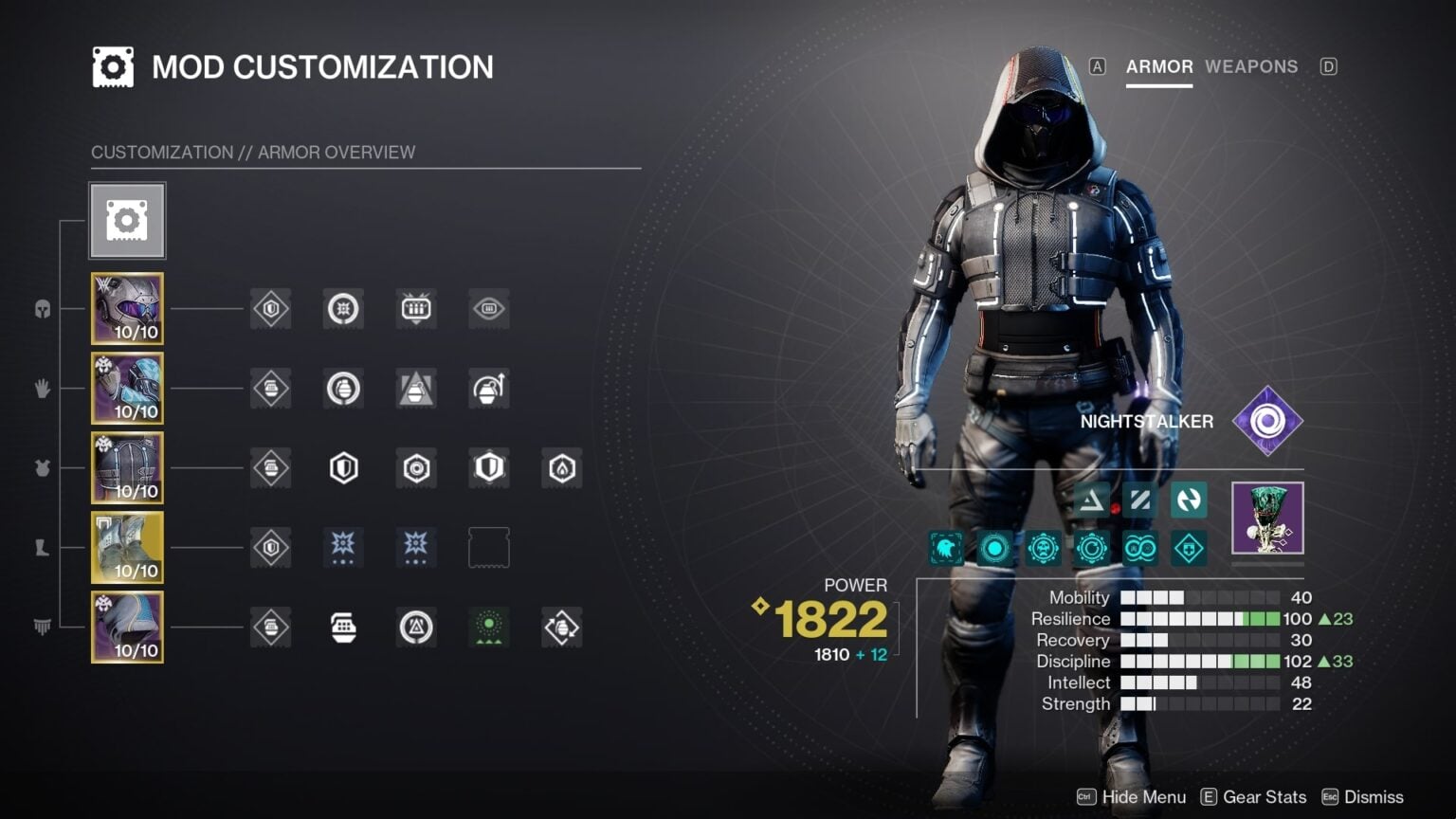Select the Armor tab
Image resolution: width=1456 pixels, height=819 pixels.
pos(1158,66)
